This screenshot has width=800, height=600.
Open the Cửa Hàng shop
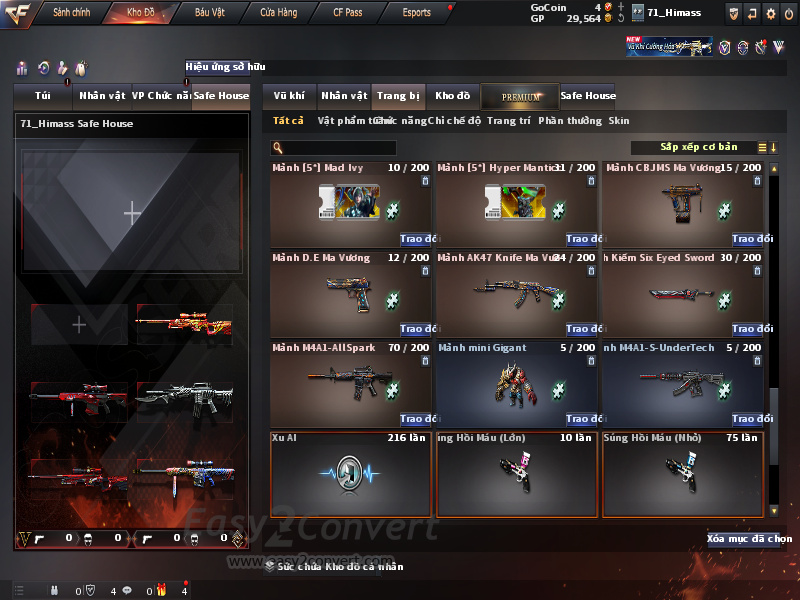[x=278, y=12]
